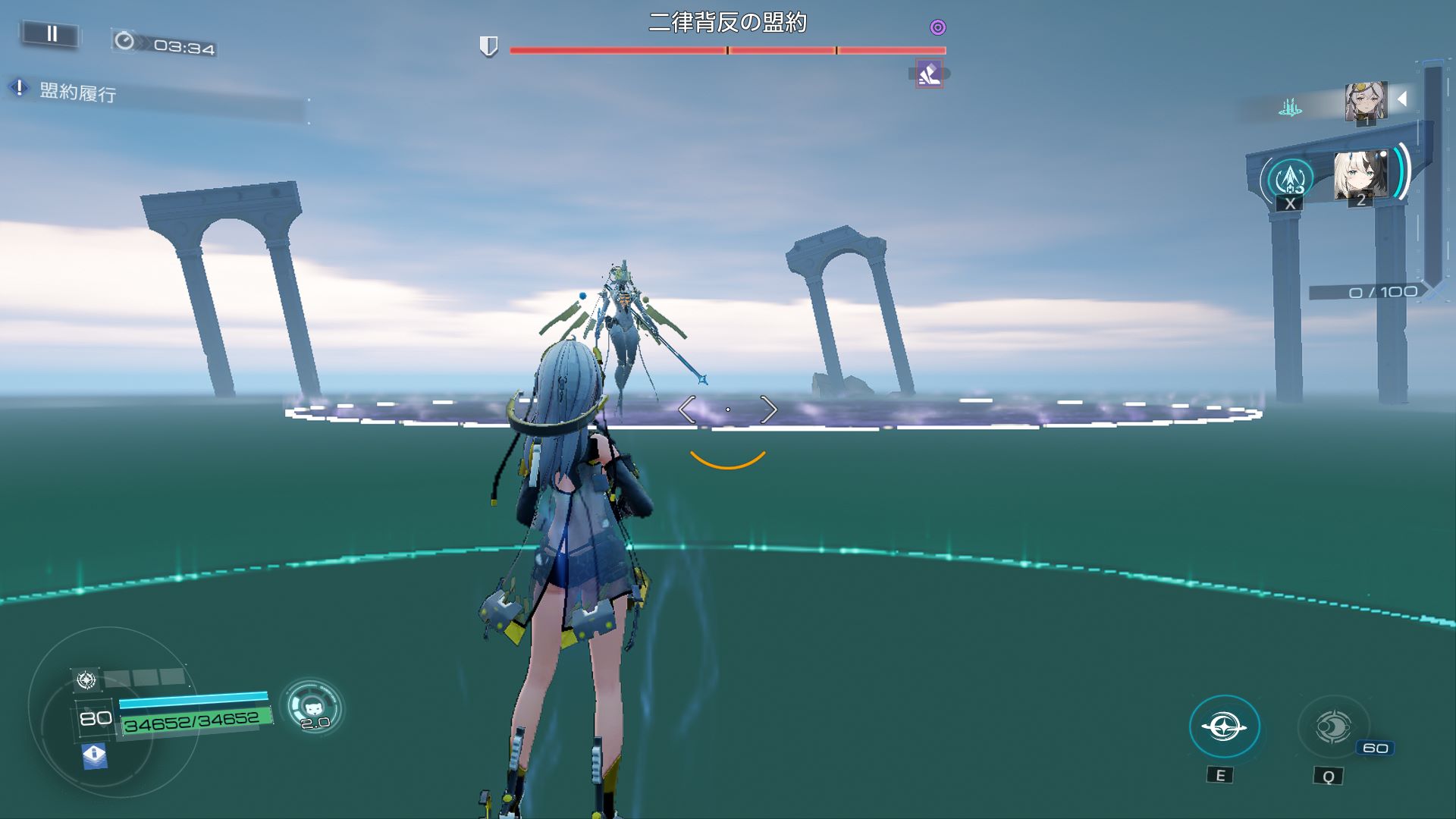The image size is (1456, 819).
Task: Switch to the first squad character portrait
Action: coord(1365,102)
